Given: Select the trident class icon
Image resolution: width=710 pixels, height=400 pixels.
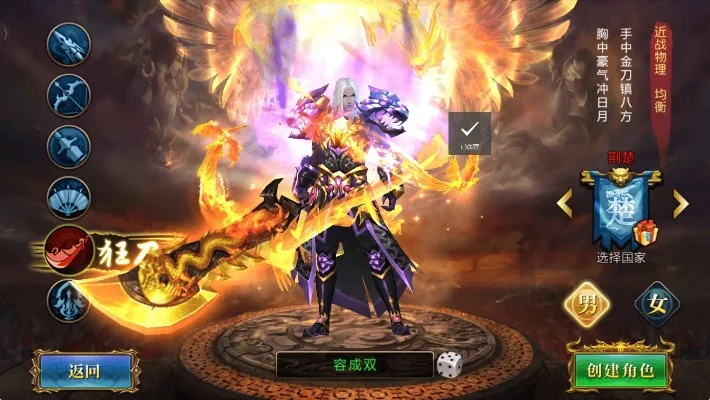Looking at the screenshot, I should click(x=69, y=299).
